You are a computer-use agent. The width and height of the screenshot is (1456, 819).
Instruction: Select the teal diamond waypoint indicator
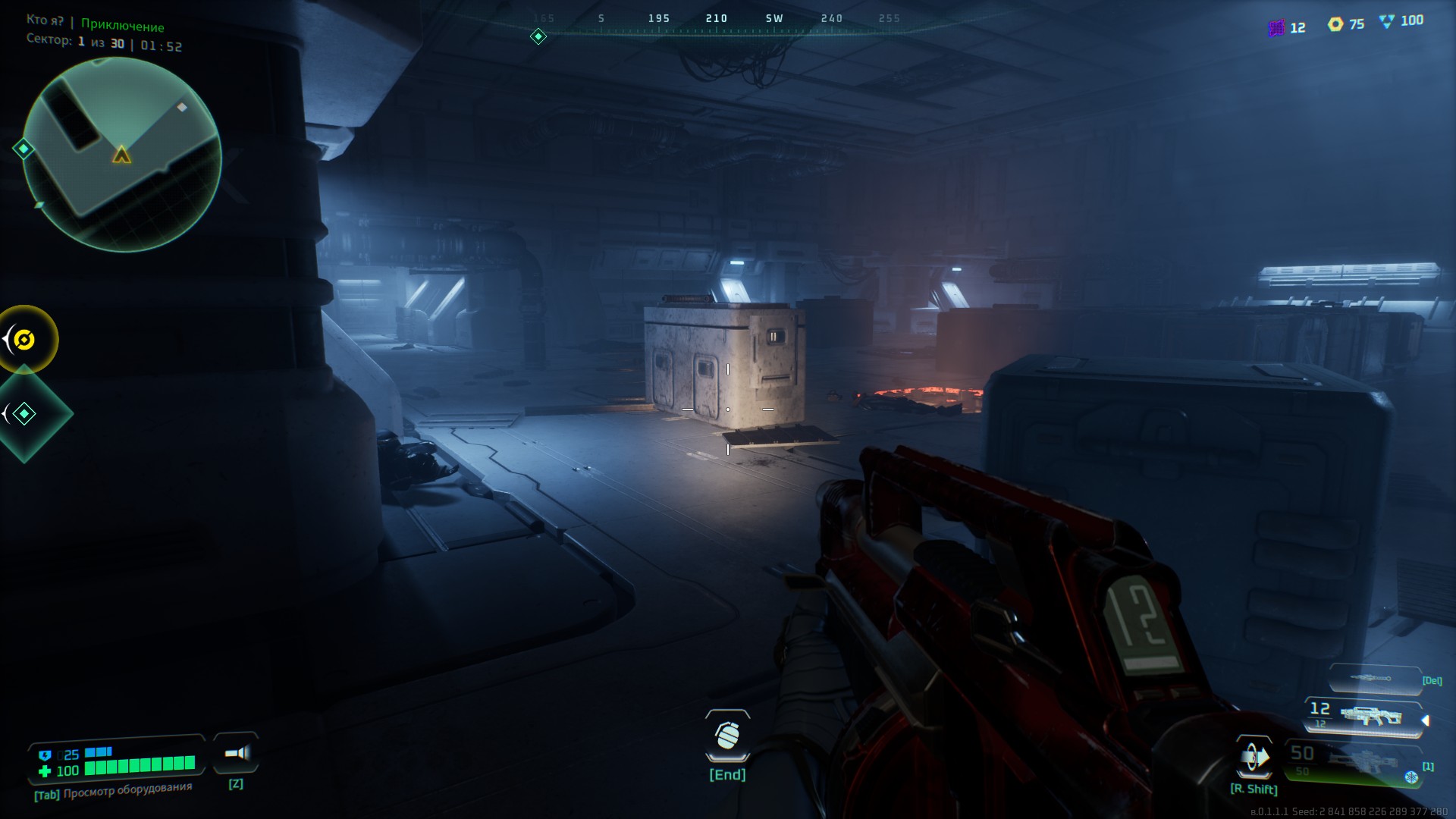coord(25,413)
